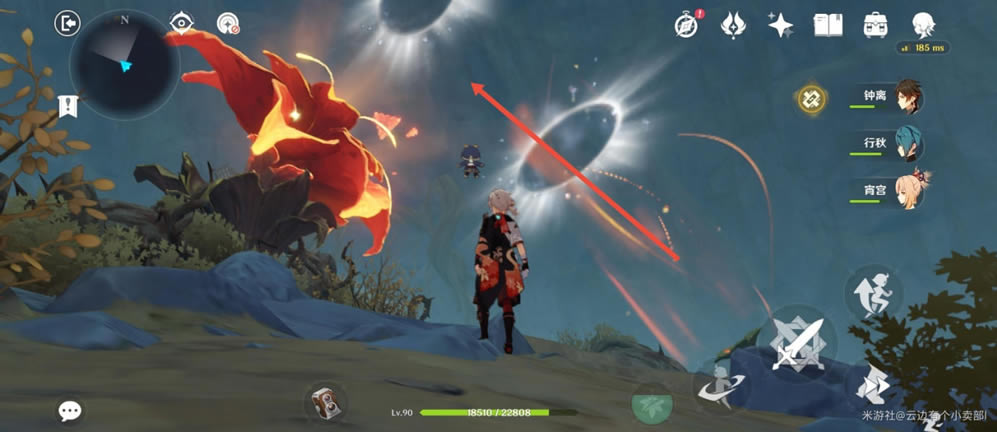Switch to party member 宵宫
Viewport: 997px width, 432px height.
(x=890, y=190)
